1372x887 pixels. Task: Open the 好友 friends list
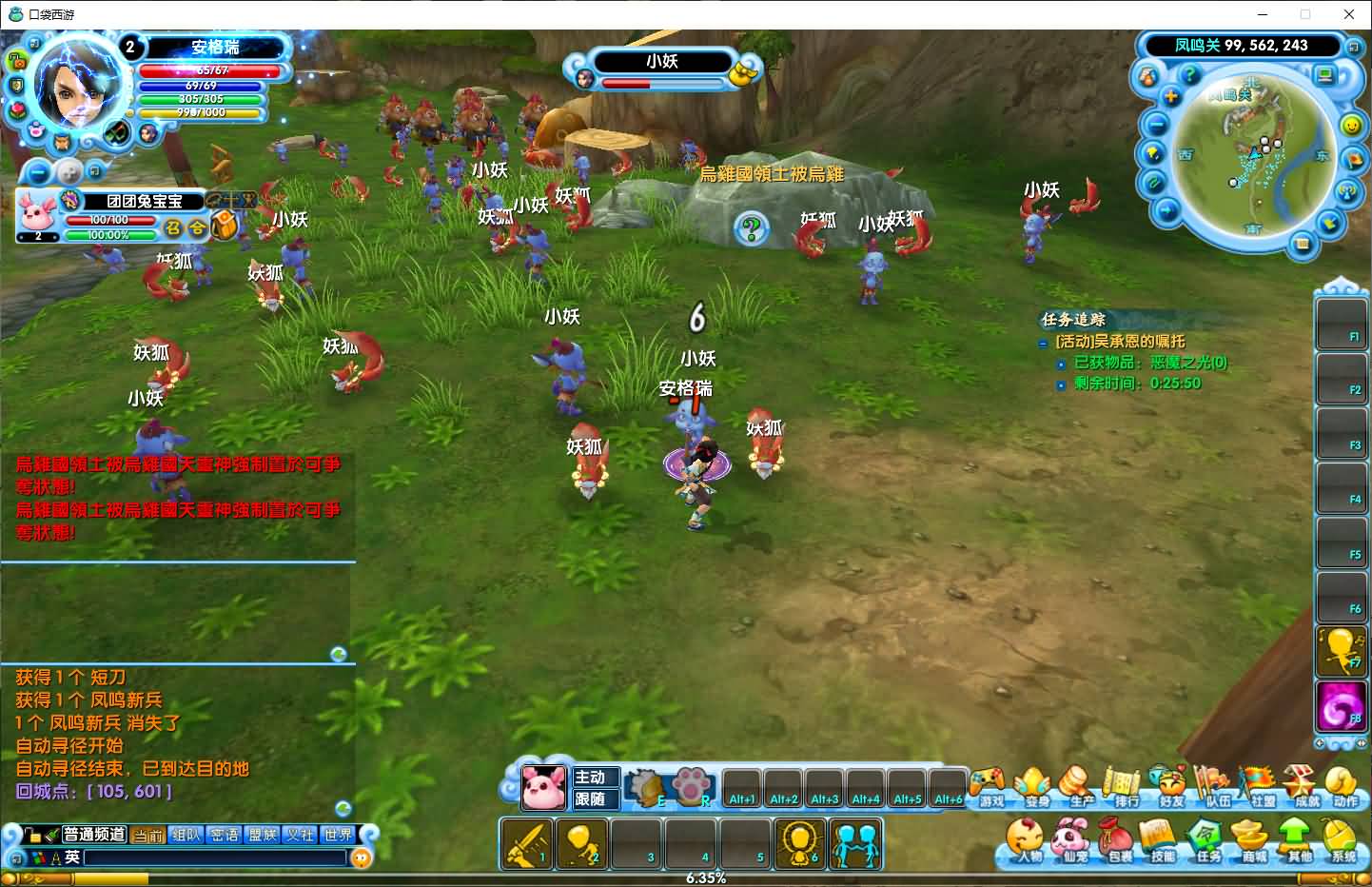coord(1169,786)
